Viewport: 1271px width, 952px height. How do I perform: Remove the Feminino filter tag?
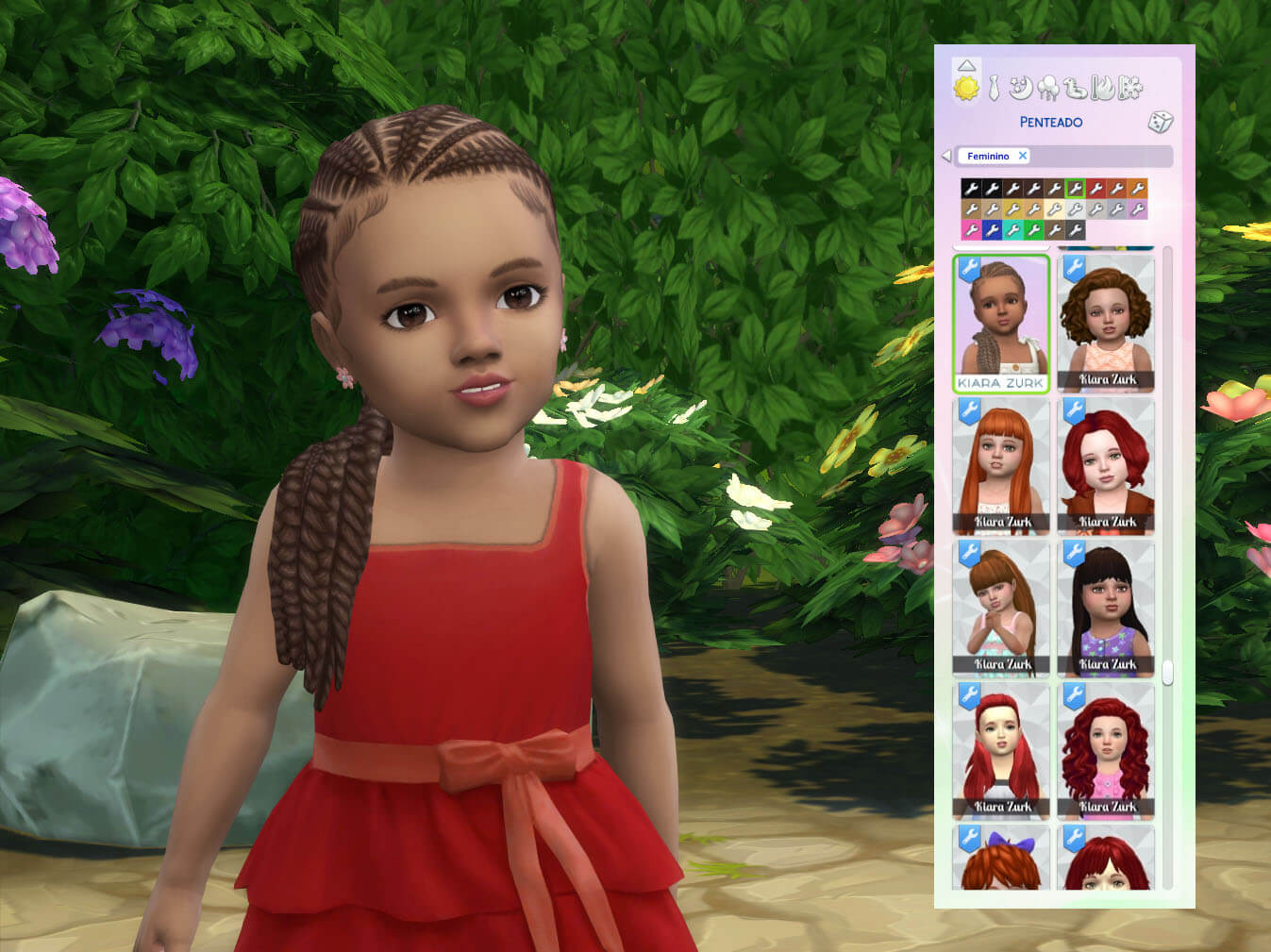[x=1022, y=156]
